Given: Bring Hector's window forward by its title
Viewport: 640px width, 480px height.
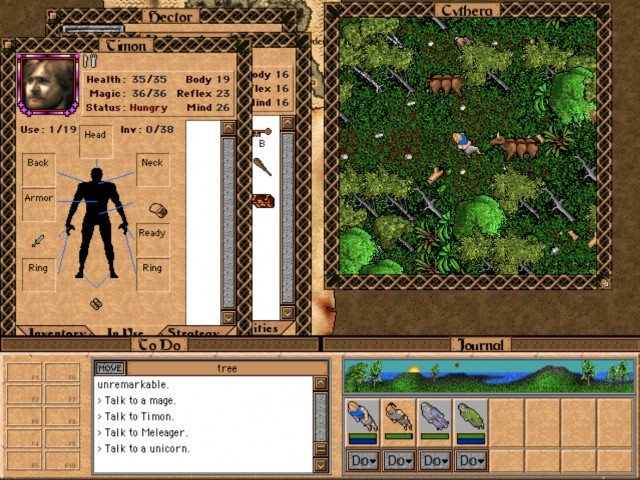Looking at the screenshot, I should [x=169, y=17].
